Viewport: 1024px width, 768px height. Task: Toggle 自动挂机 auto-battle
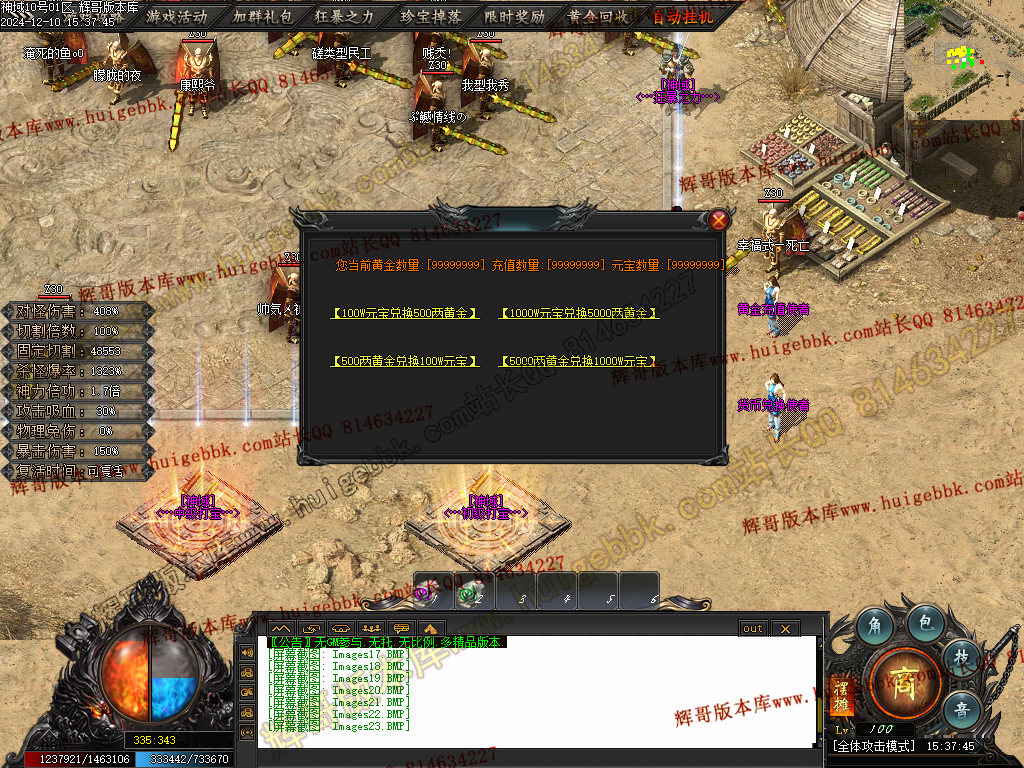click(x=683, y=16)
